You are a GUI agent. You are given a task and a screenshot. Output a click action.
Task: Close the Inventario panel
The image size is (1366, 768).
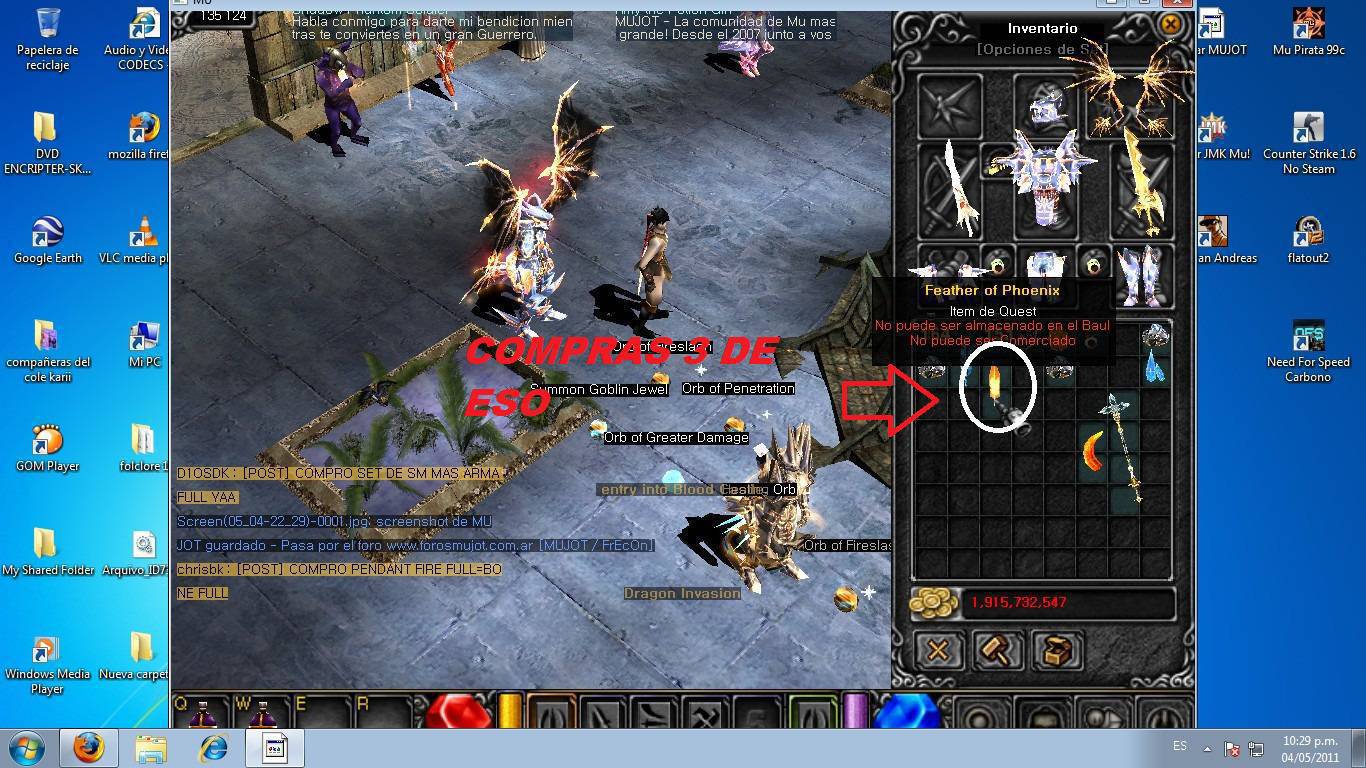point(1170,24)
